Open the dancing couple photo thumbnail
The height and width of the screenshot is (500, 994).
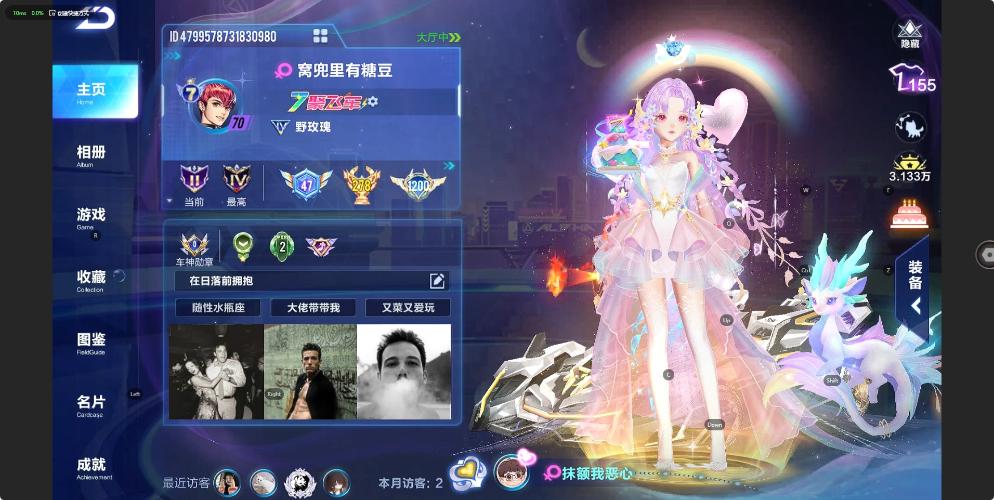pos(215,371)
